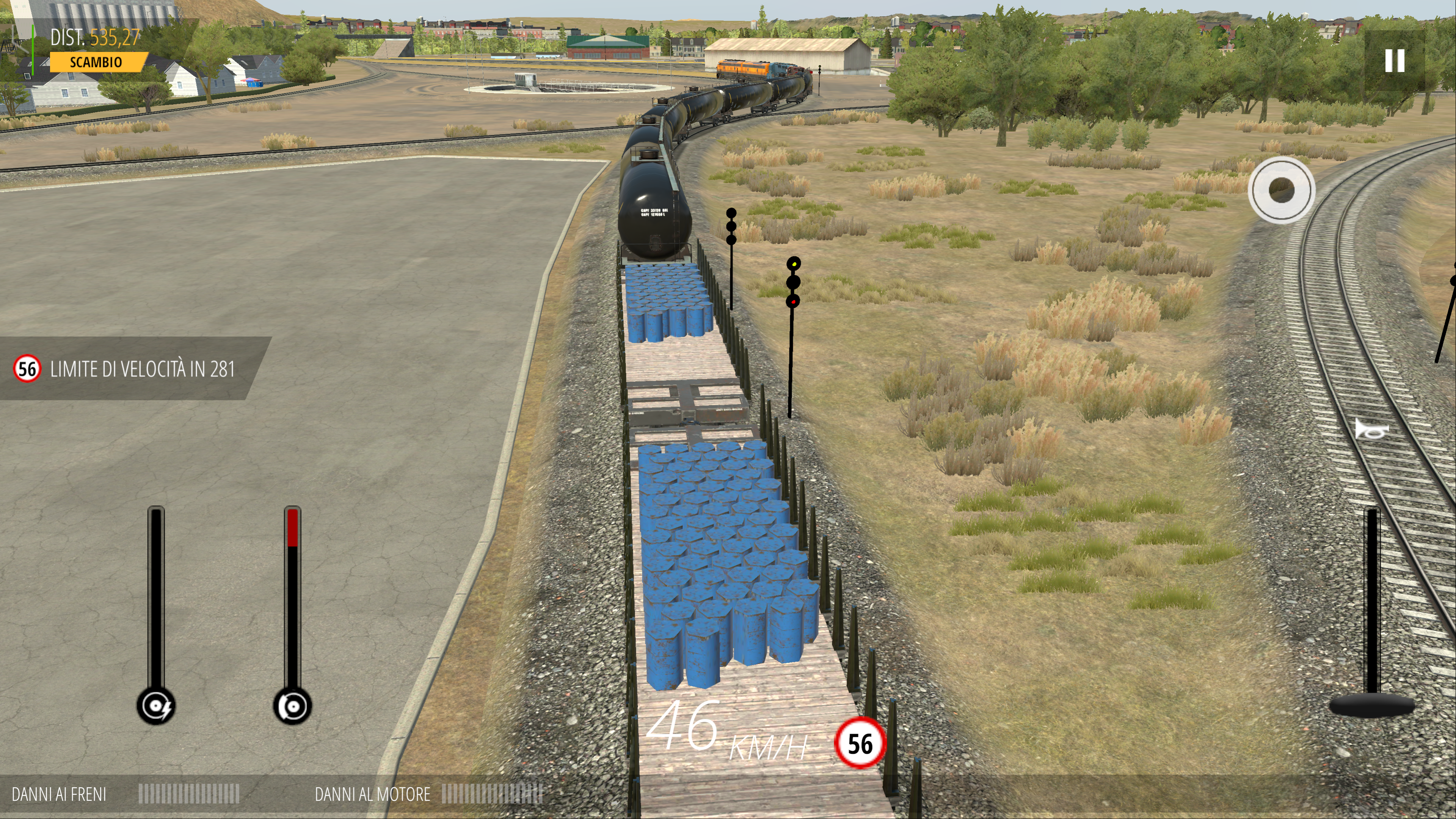Click the dynamic brake lightning knob
1456x819 pixels.
[x=156, y=706]
